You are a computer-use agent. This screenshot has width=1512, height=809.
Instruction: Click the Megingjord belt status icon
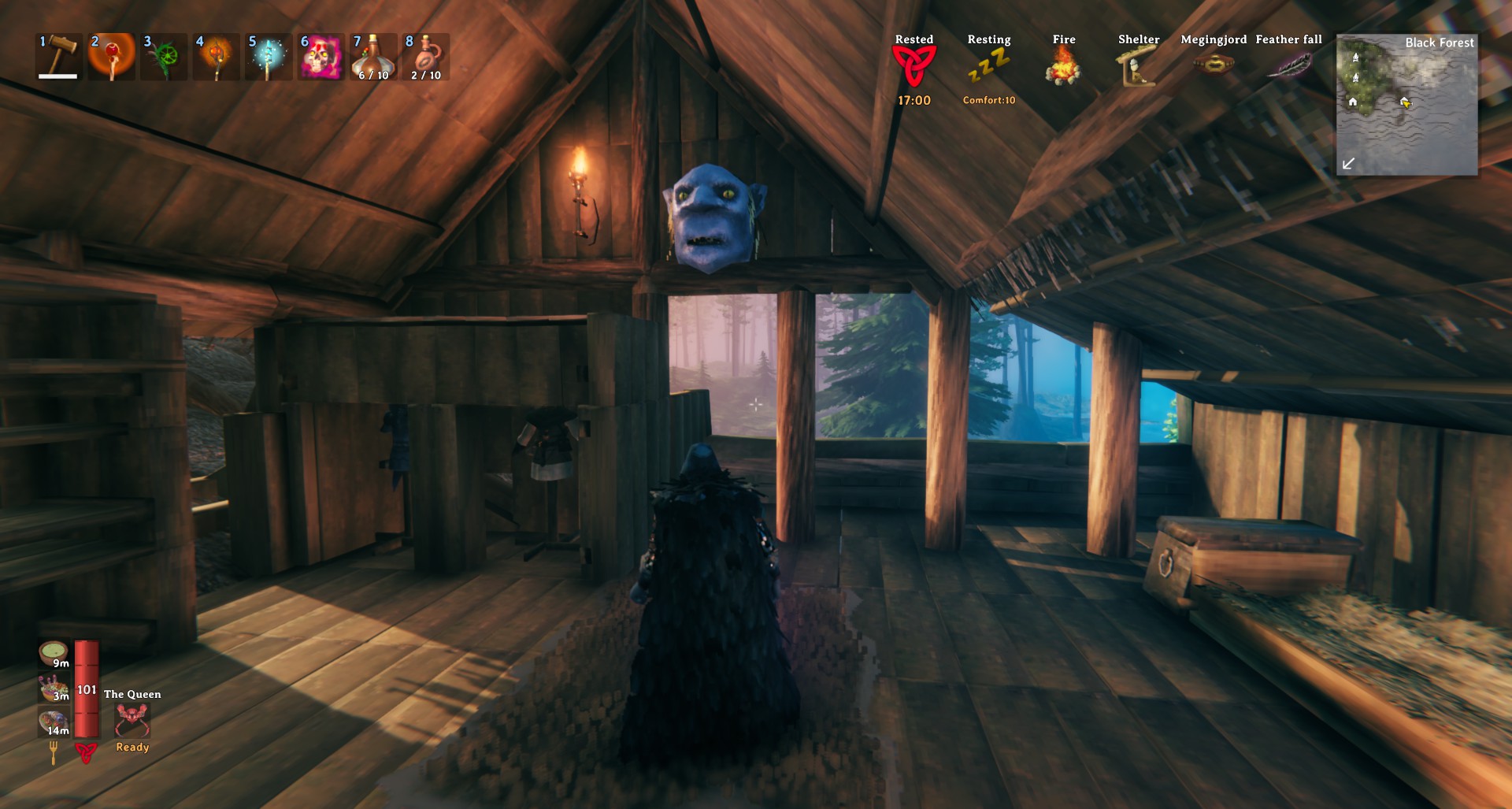[x=1213, y=65]
